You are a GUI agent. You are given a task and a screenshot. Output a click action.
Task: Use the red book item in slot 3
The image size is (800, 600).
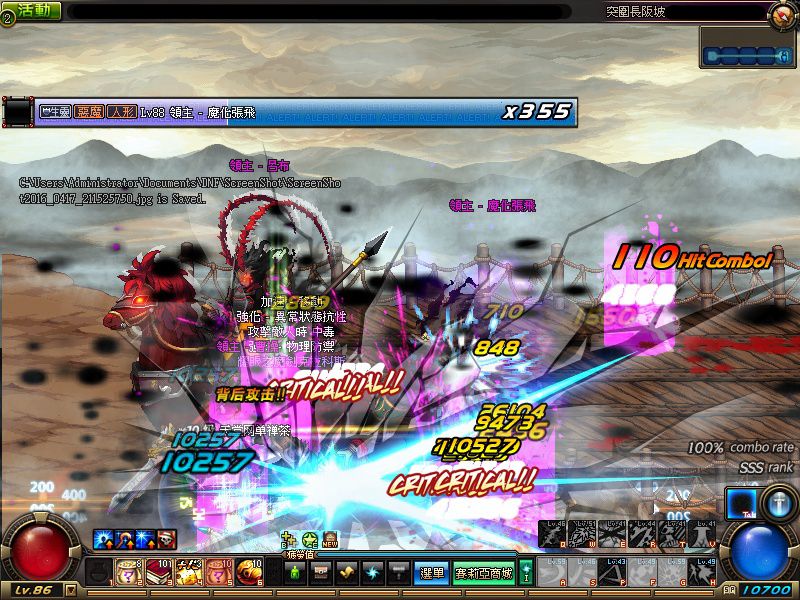(157, 573)
